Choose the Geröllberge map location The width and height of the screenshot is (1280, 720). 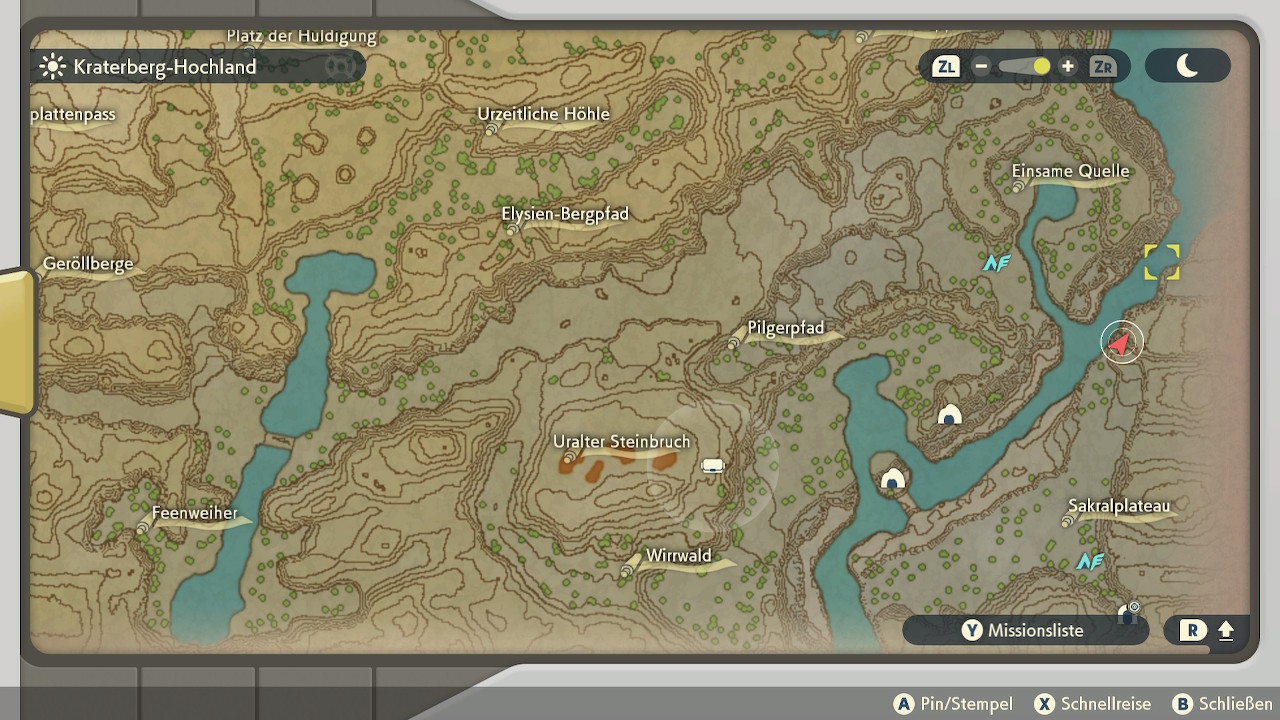pos(88,265)
